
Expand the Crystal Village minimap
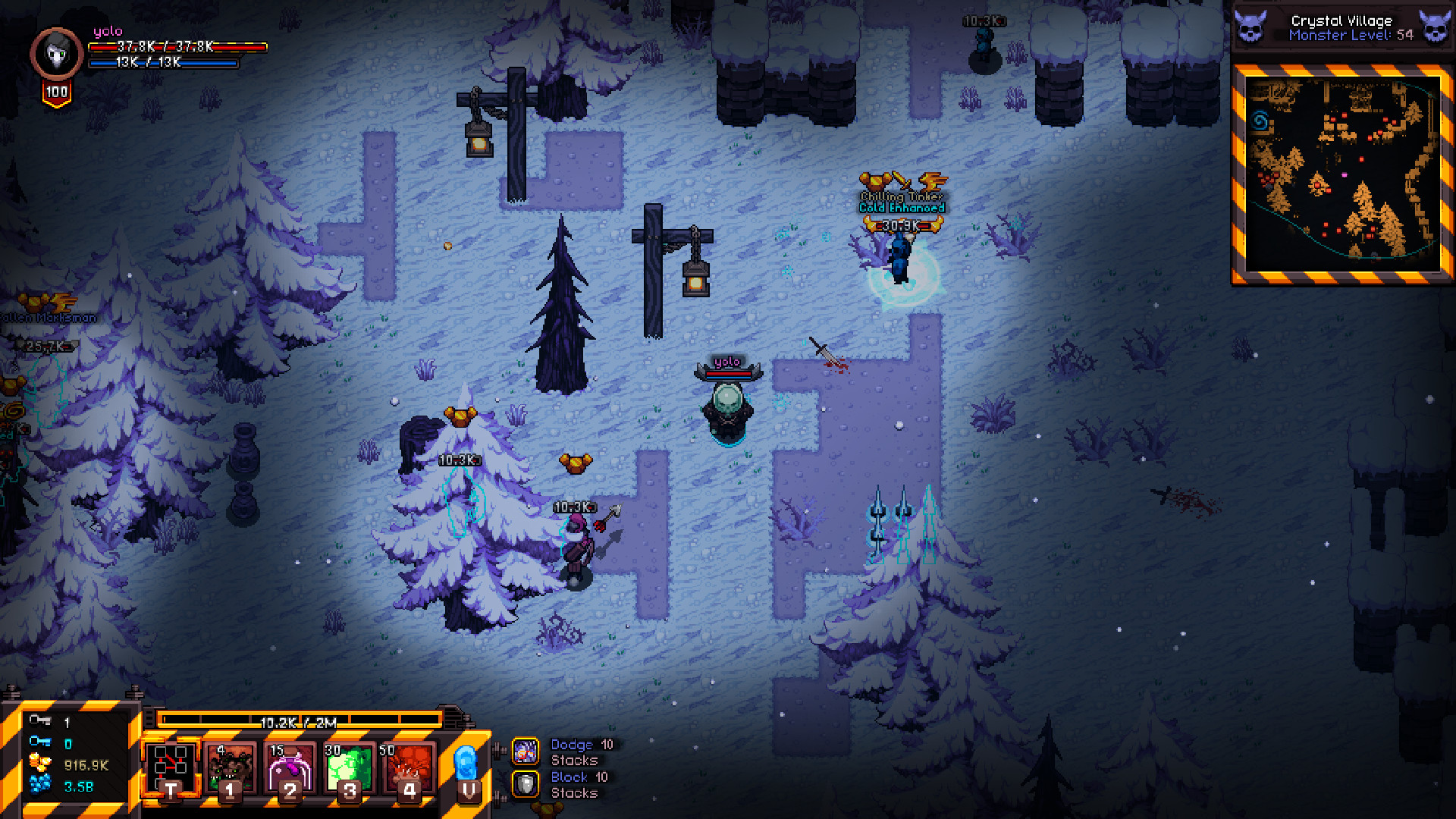(1341, 173)
